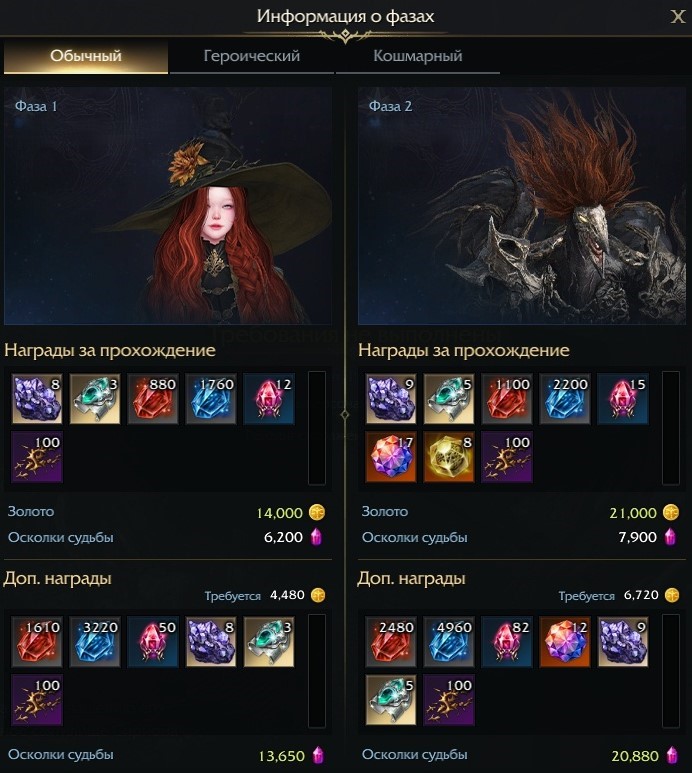Inspect Phase 2 red crystal reward 1100
The height and width of the screenshot is (773, 692).
pos(505,398)
